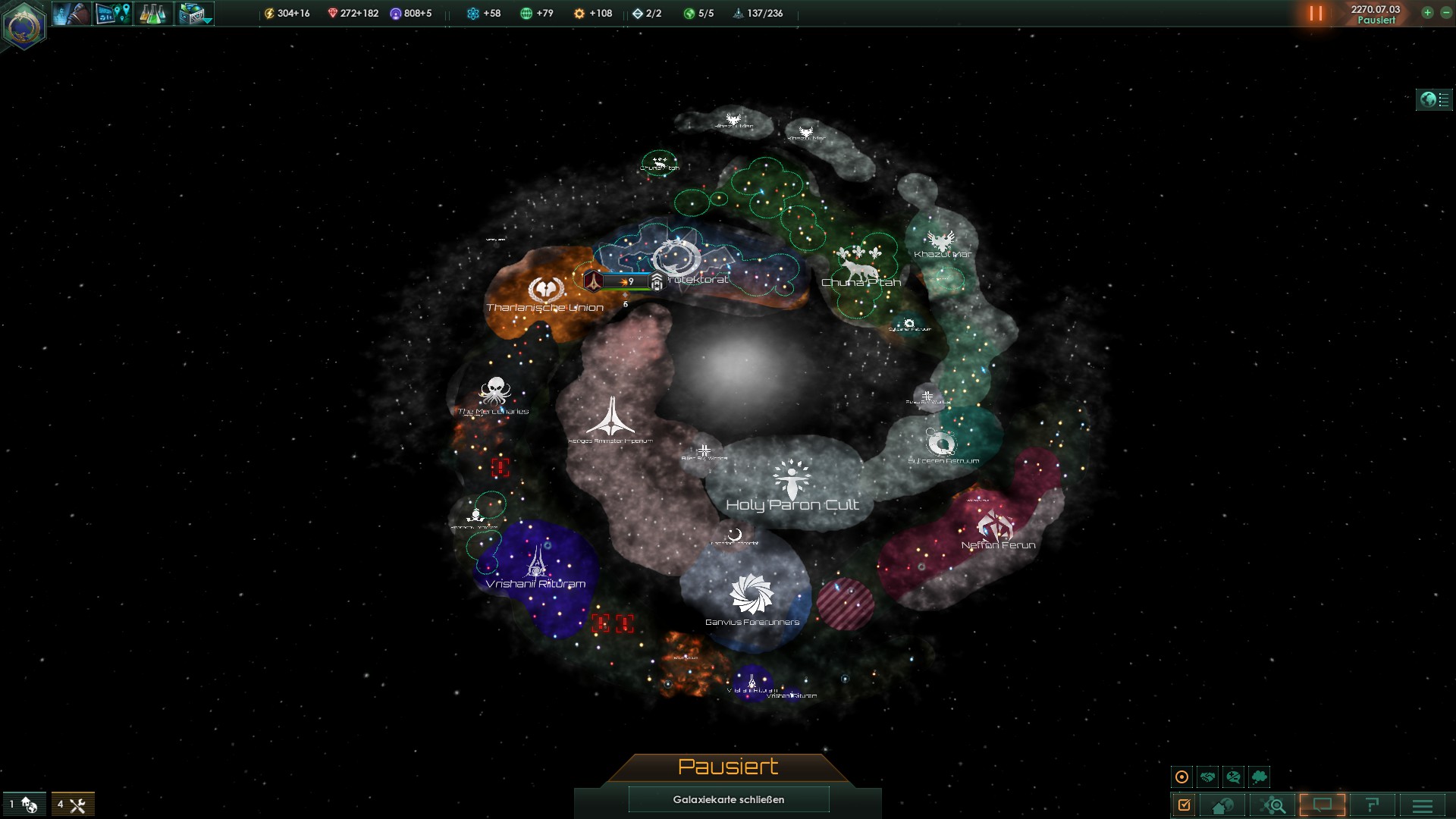Expand the ship designer crate dropdown

pyautogui.click(x=195, y=14)
